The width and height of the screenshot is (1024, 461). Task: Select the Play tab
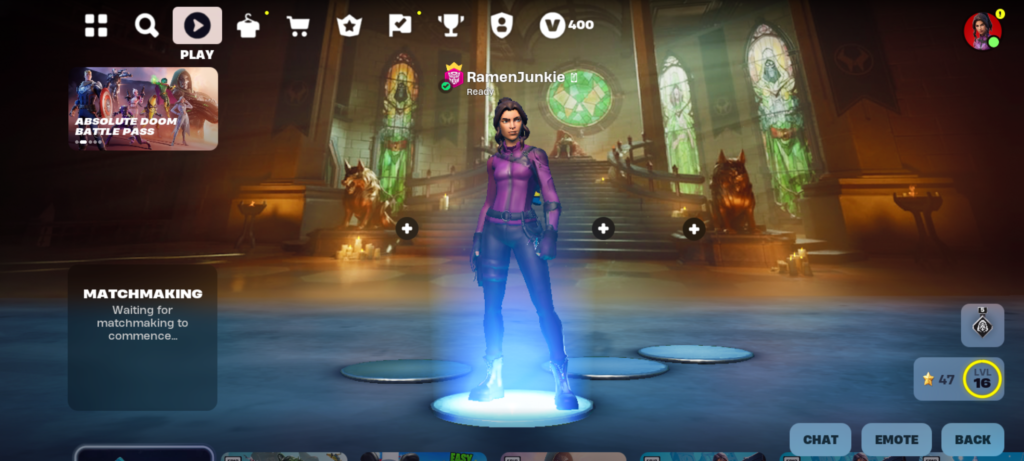pos(197,26)
